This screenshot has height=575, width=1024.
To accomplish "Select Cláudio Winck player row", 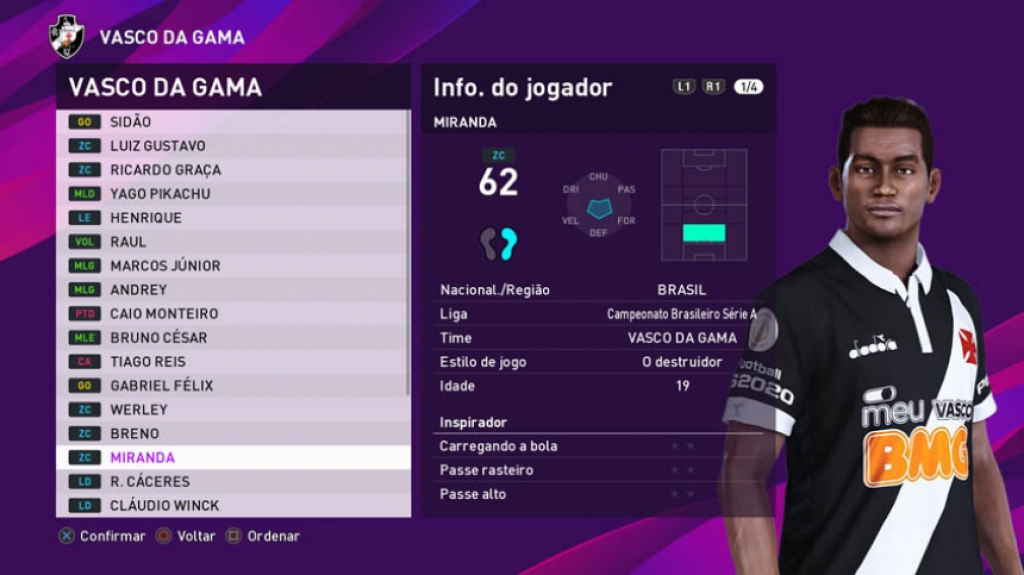I will 232,506.
